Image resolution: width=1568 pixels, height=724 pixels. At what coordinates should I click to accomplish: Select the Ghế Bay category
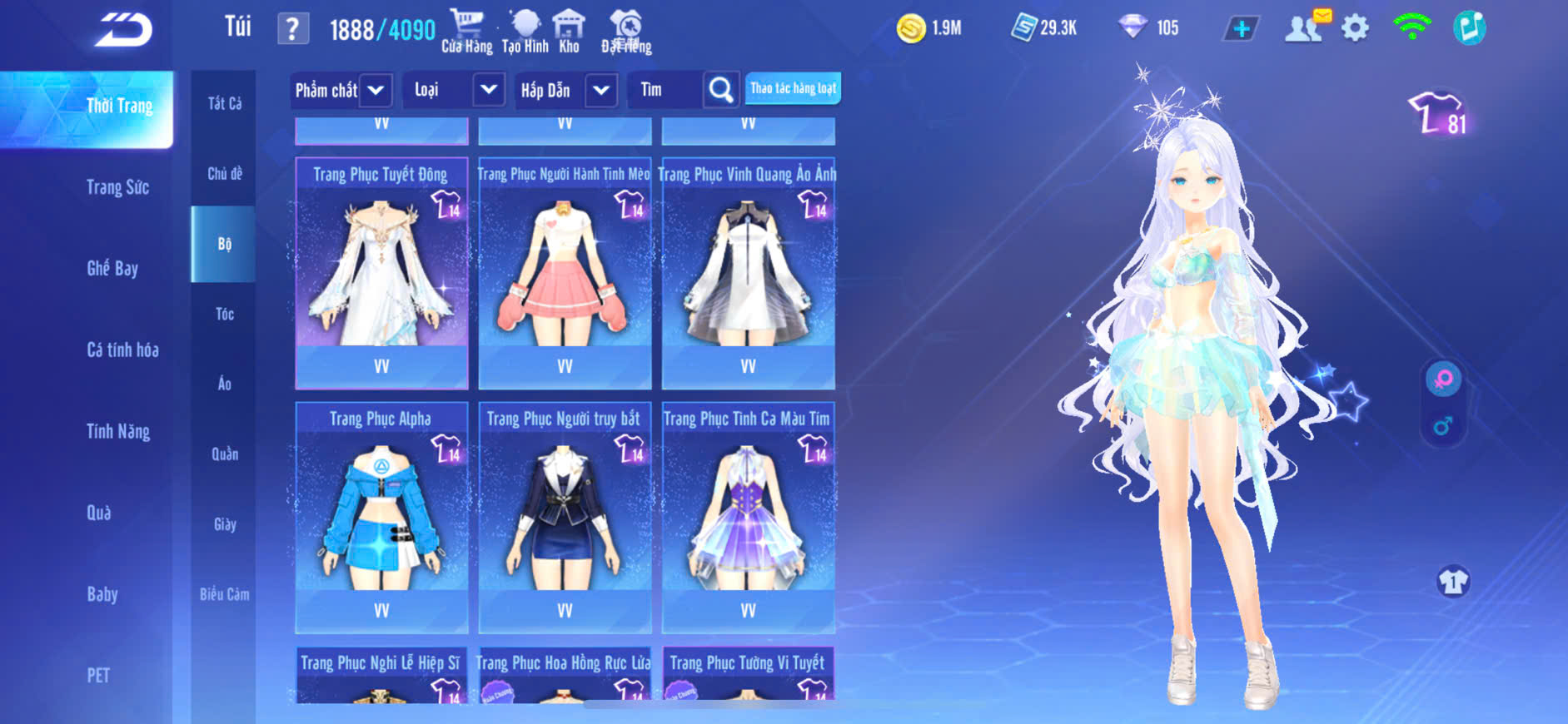pyautogui.click(x=112, y=268)
